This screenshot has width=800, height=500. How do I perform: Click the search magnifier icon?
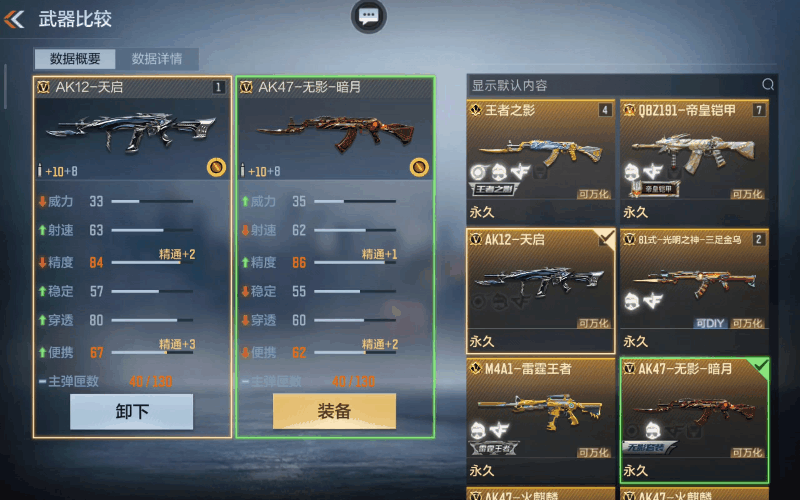pyautogui.click(x=768, y=85)
